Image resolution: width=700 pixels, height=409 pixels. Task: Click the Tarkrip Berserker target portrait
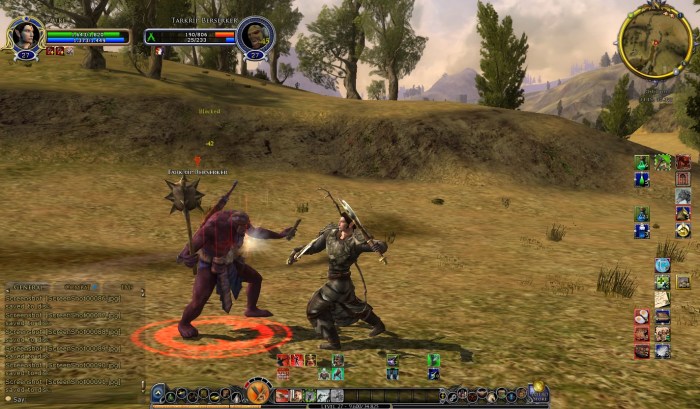tap(254, 37)
